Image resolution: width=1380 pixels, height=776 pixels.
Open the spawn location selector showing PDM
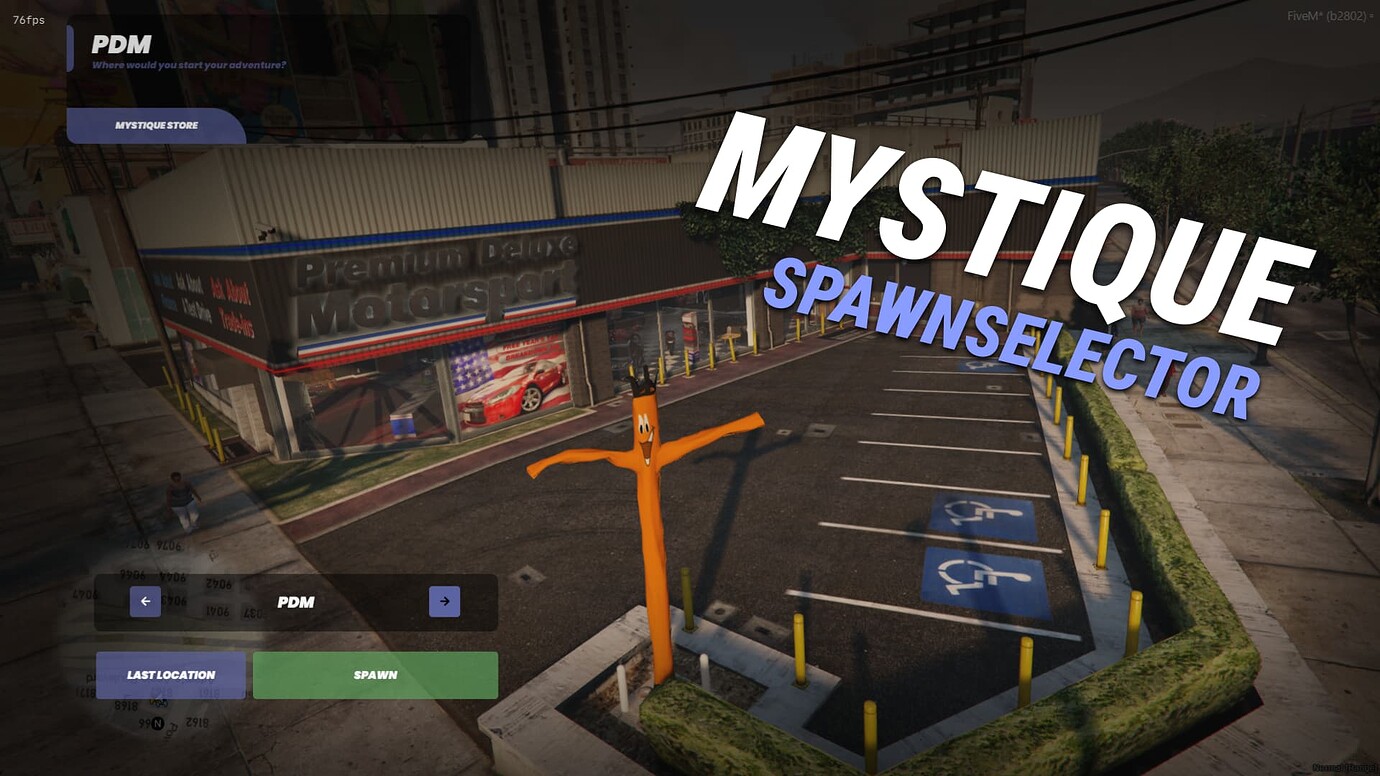click(296, 602)
